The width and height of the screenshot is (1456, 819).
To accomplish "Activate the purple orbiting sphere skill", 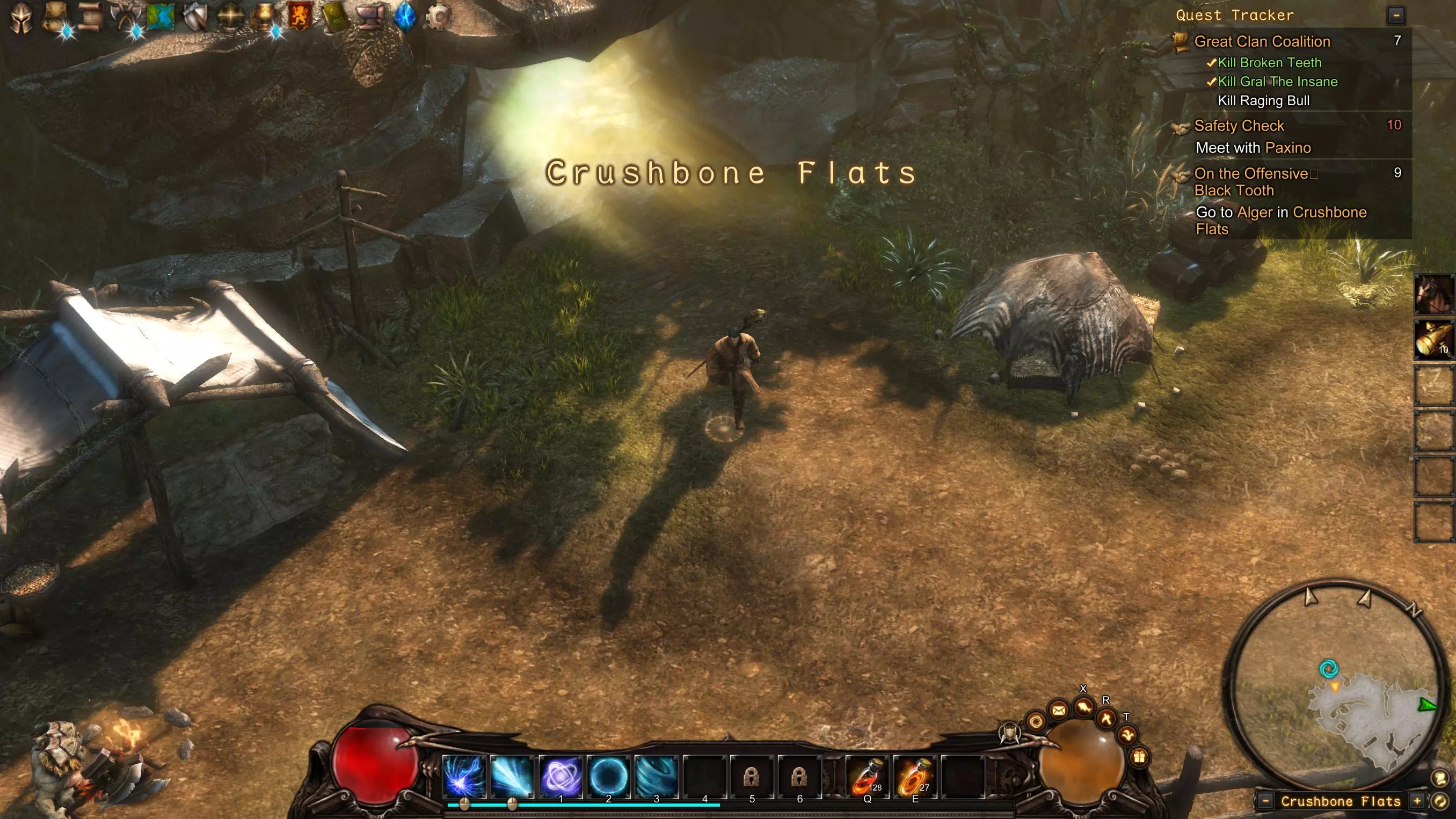I will coord(560,777).
